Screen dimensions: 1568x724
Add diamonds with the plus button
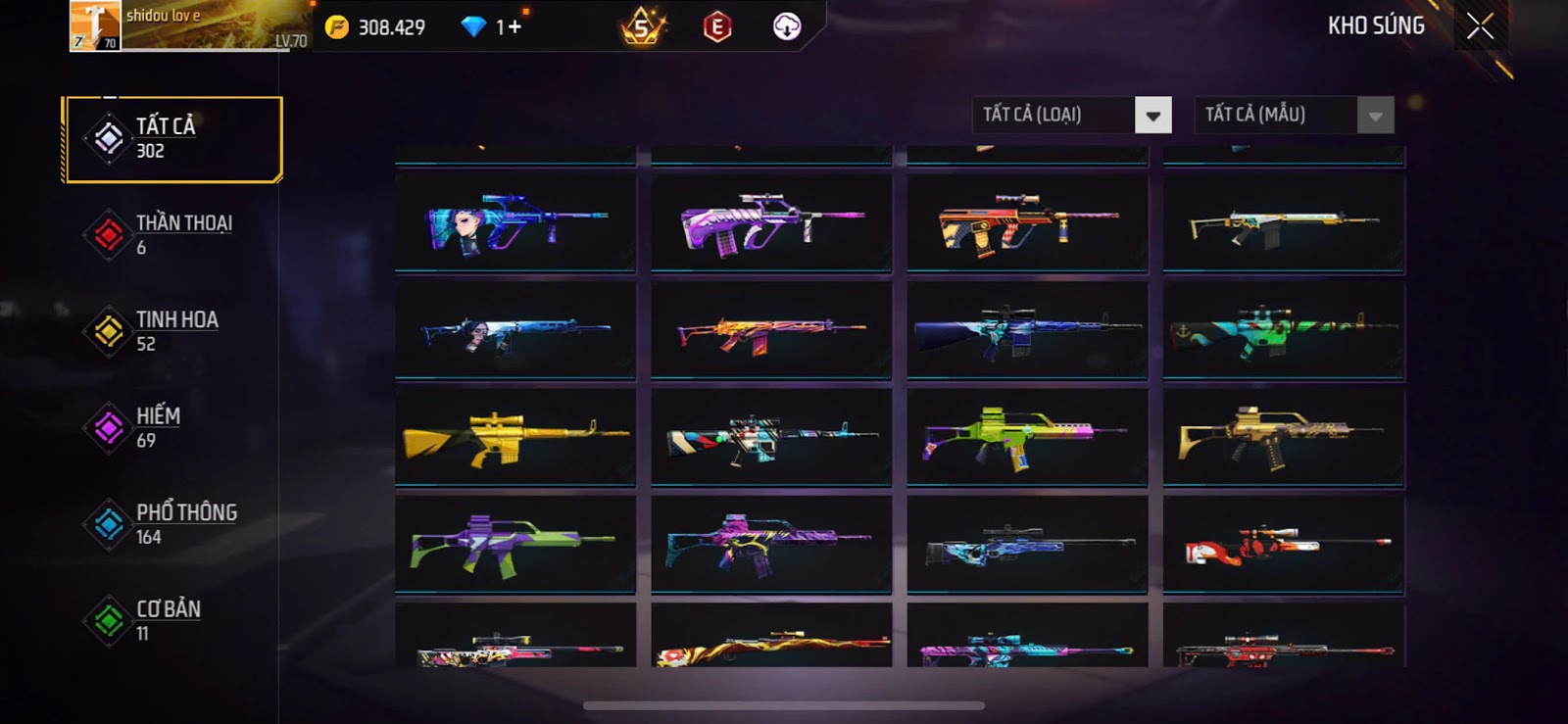[x=514, y=27]
